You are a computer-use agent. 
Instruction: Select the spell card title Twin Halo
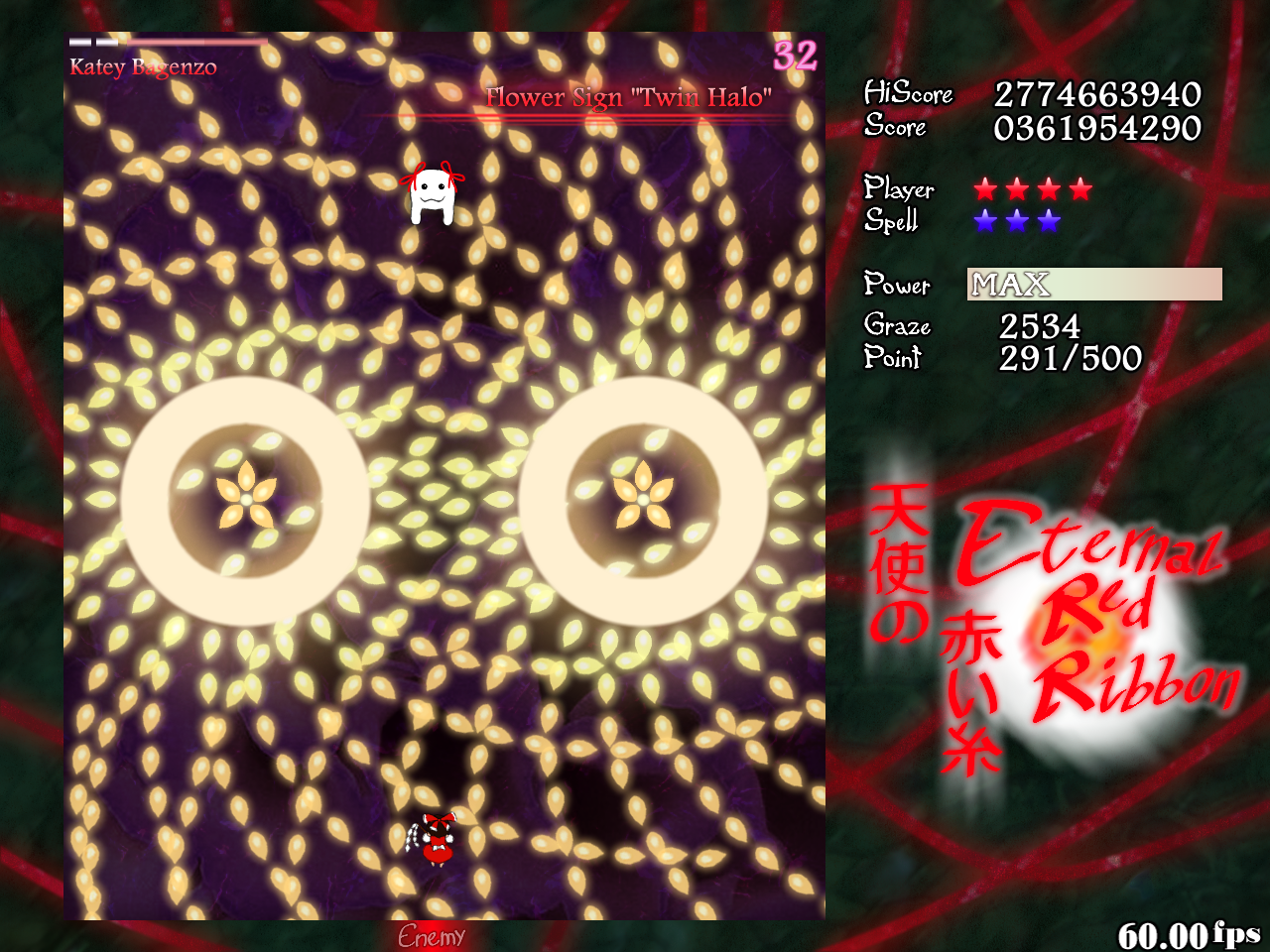coord(629,98)
